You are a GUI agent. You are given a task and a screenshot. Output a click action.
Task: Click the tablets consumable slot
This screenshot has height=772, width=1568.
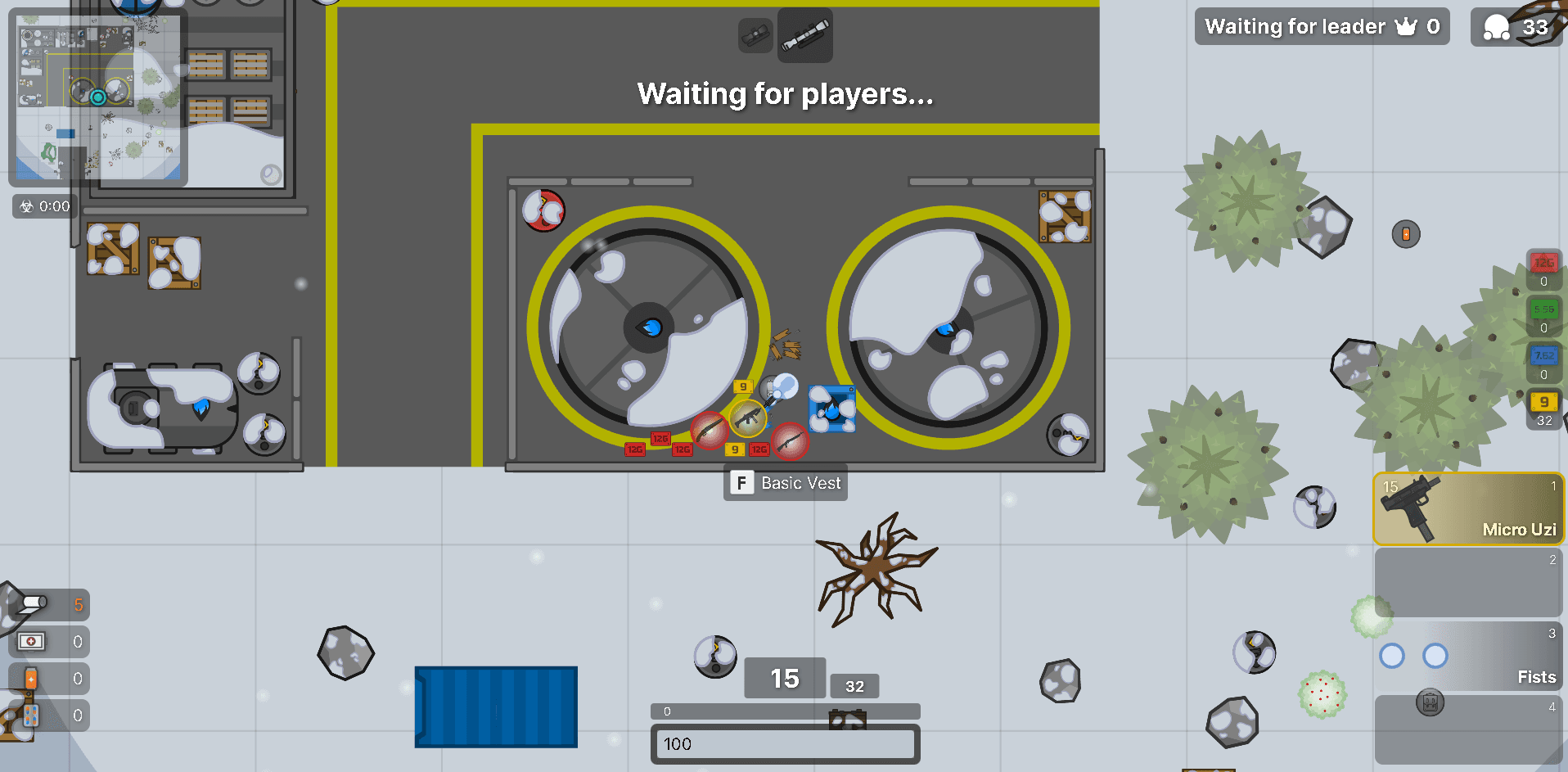(30, 715)
